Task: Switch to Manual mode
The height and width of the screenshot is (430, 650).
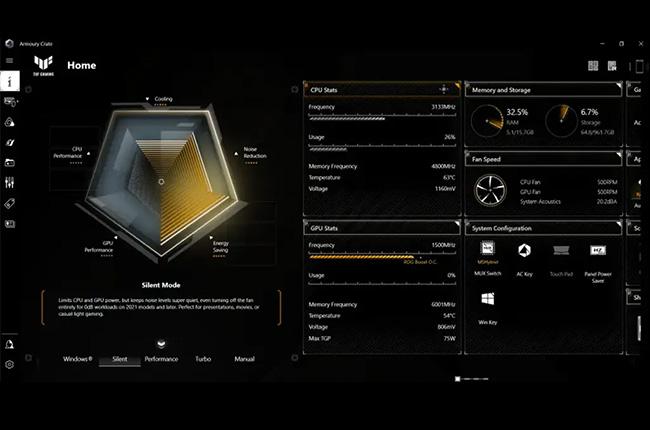Action: 244,358
